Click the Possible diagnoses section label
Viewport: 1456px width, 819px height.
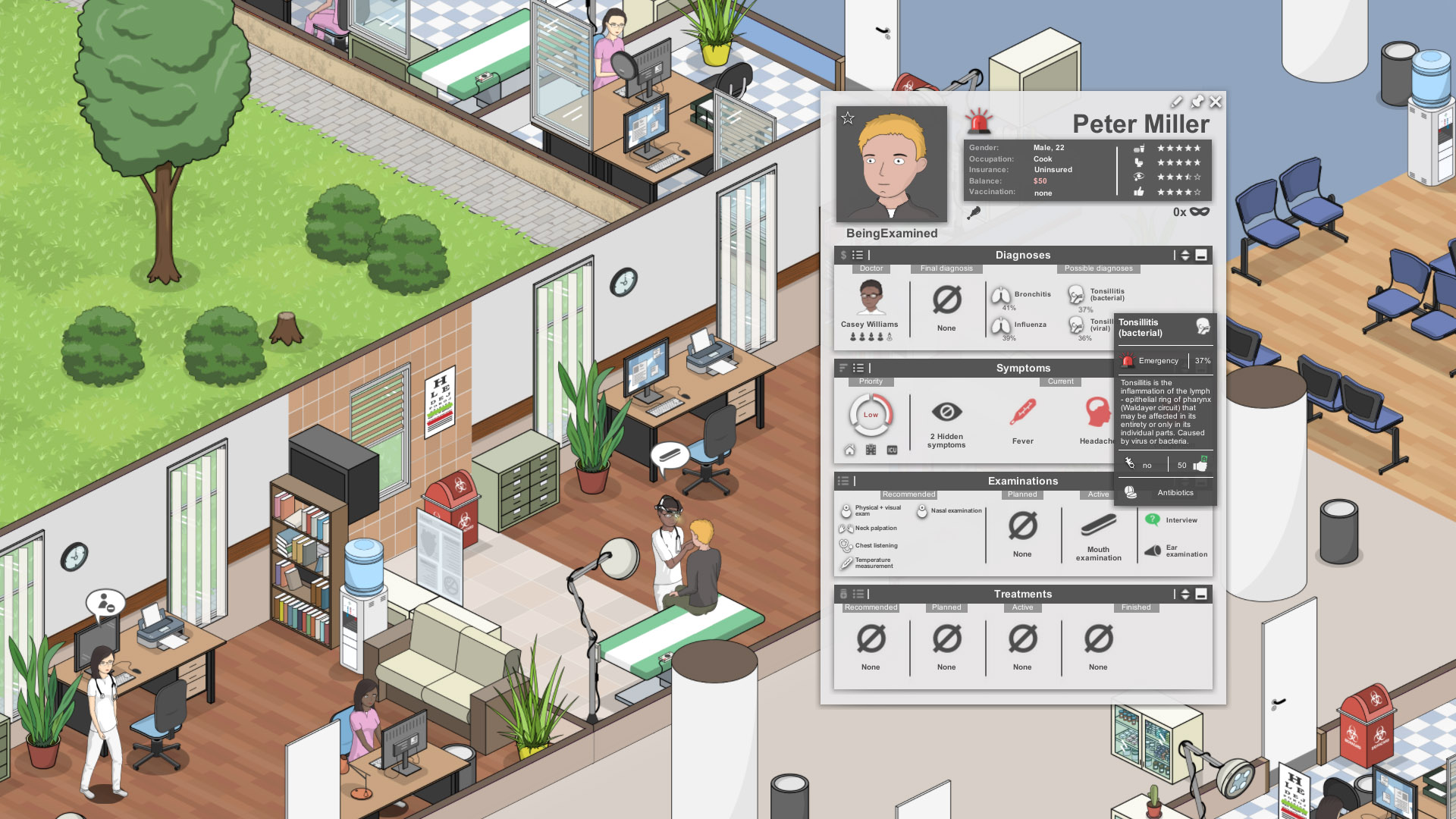pyautogui.click(x=1098, y=268)
